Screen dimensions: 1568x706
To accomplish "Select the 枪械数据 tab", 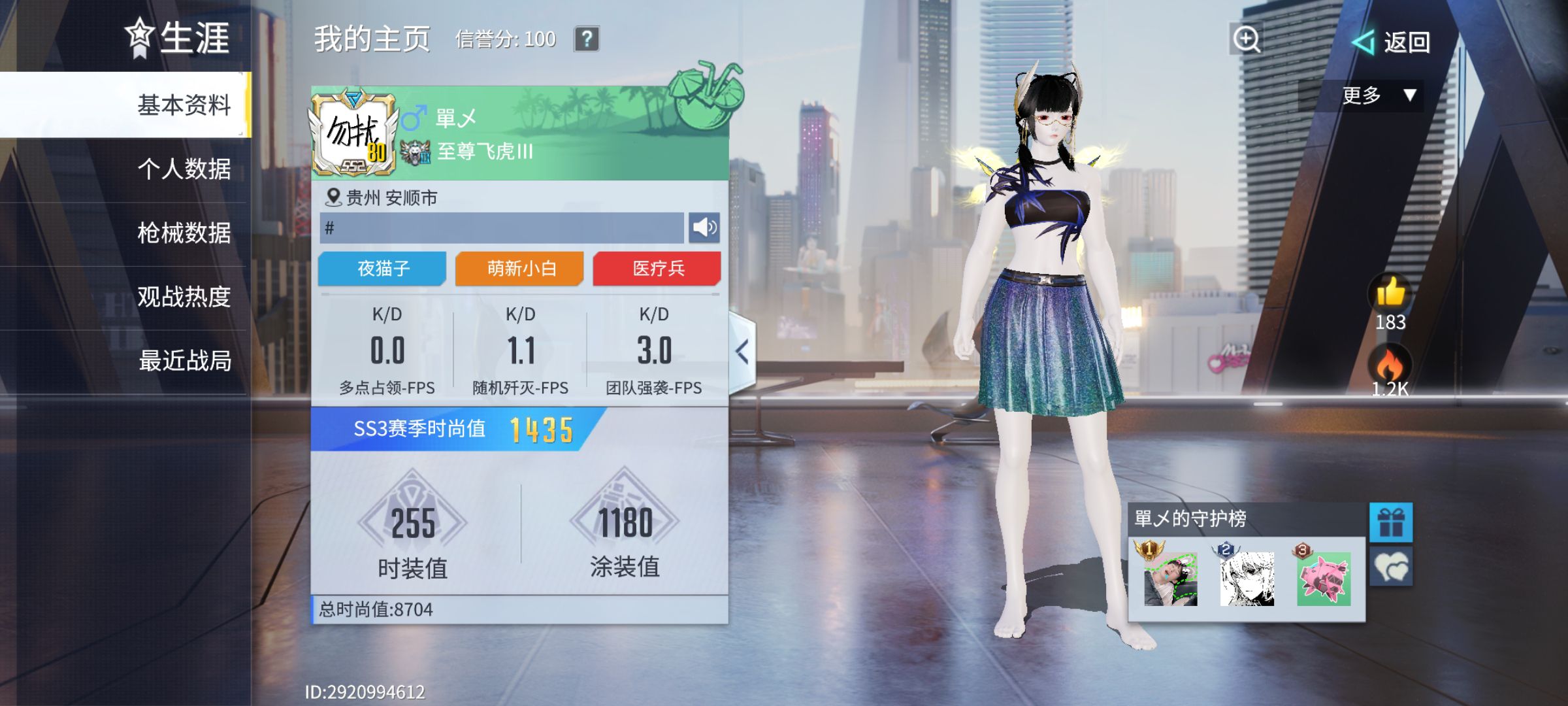I will tap(184, 233).
